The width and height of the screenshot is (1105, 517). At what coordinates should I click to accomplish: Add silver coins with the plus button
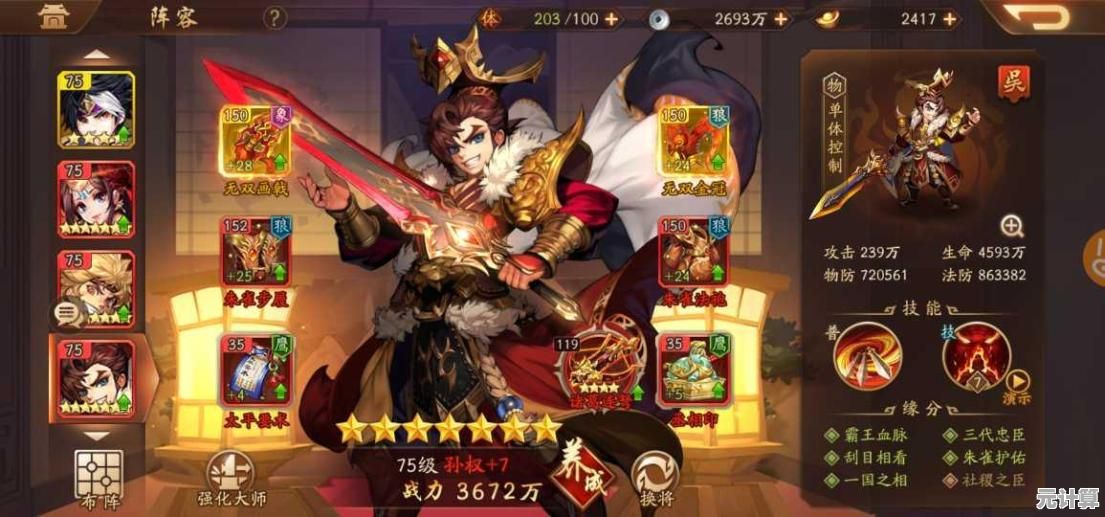[x=780, y=19]
